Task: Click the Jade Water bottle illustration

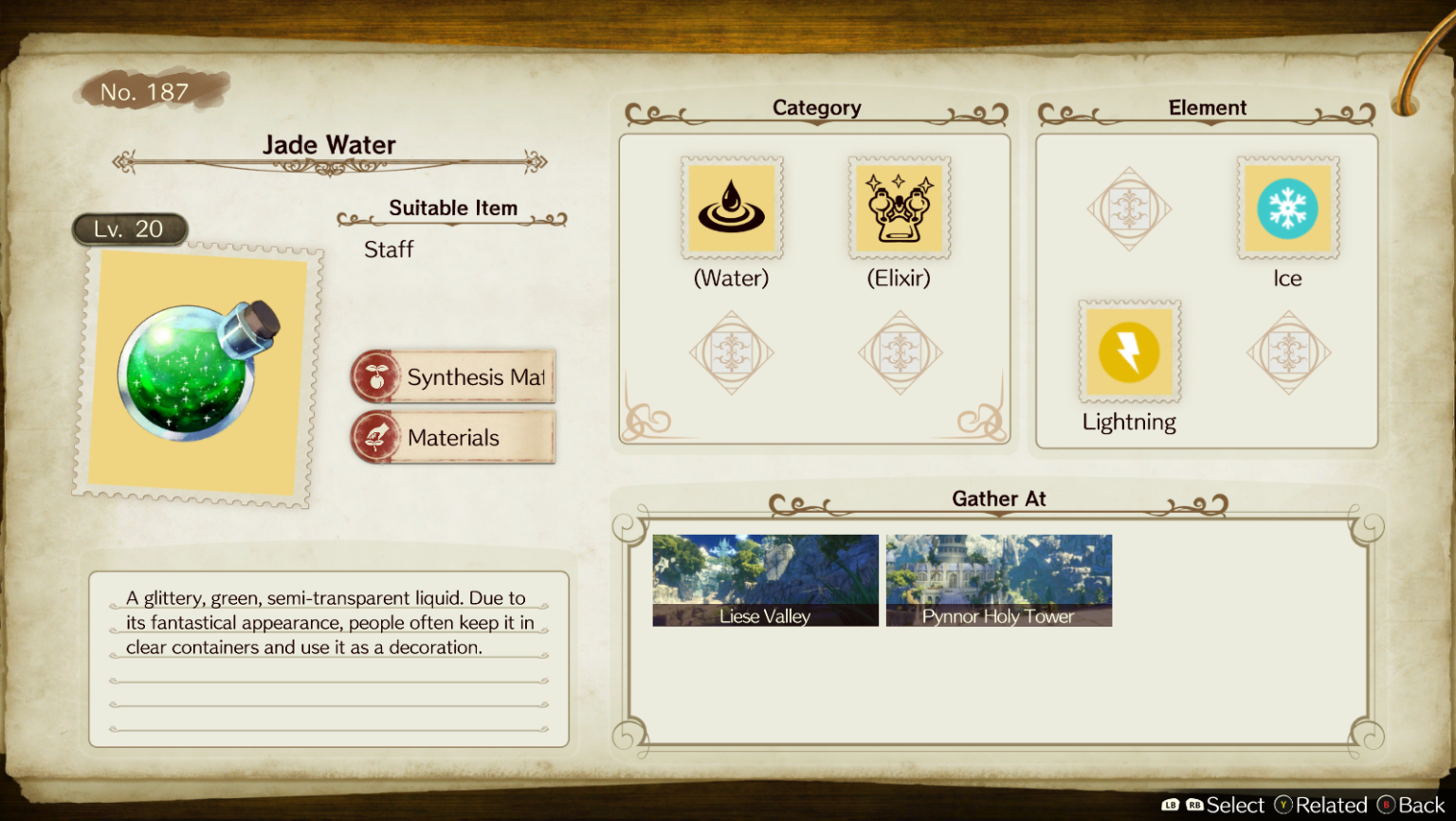Action: (x=194, y=370)
